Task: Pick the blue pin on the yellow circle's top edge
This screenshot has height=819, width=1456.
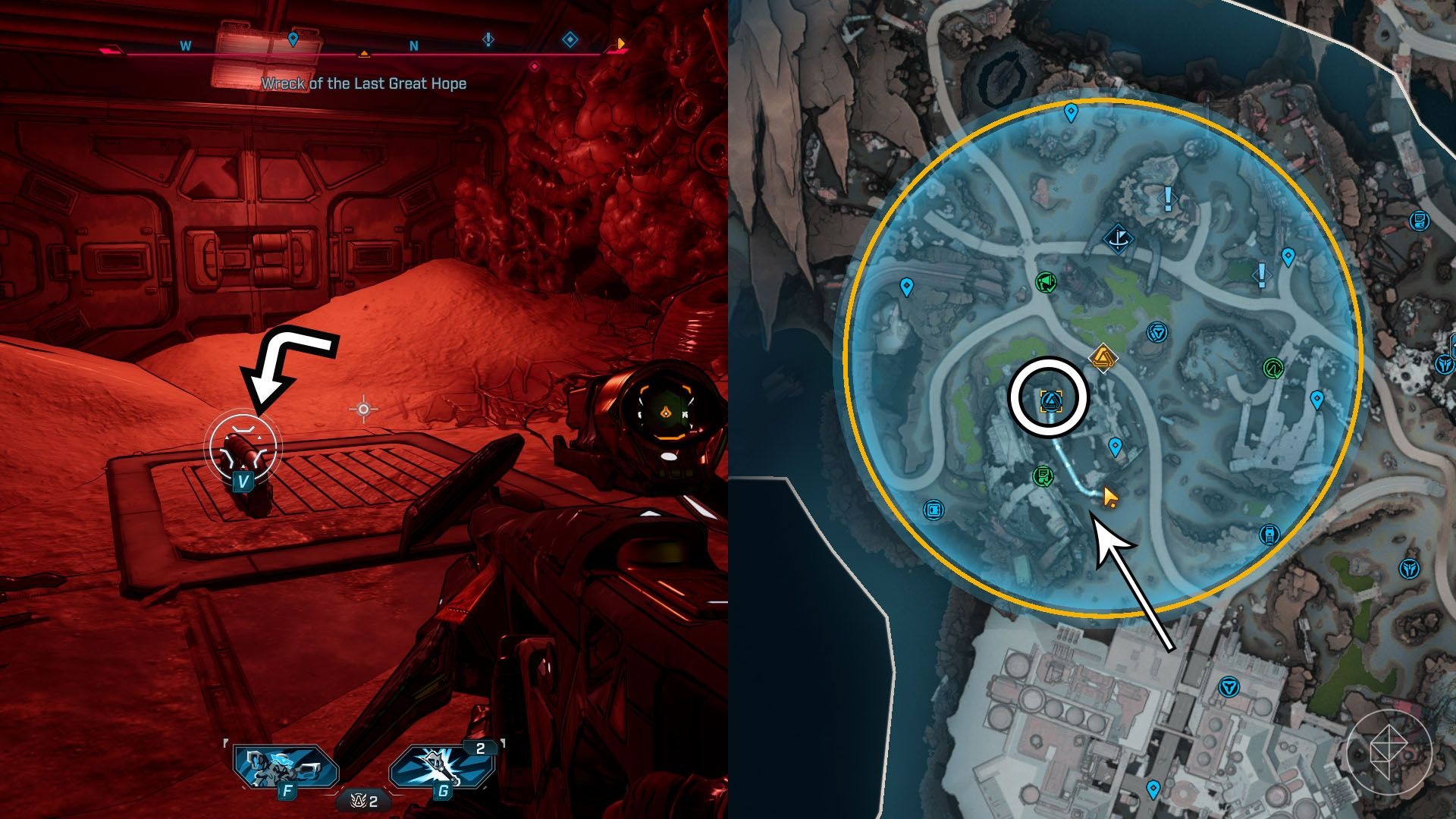Action: [1071, 114]
